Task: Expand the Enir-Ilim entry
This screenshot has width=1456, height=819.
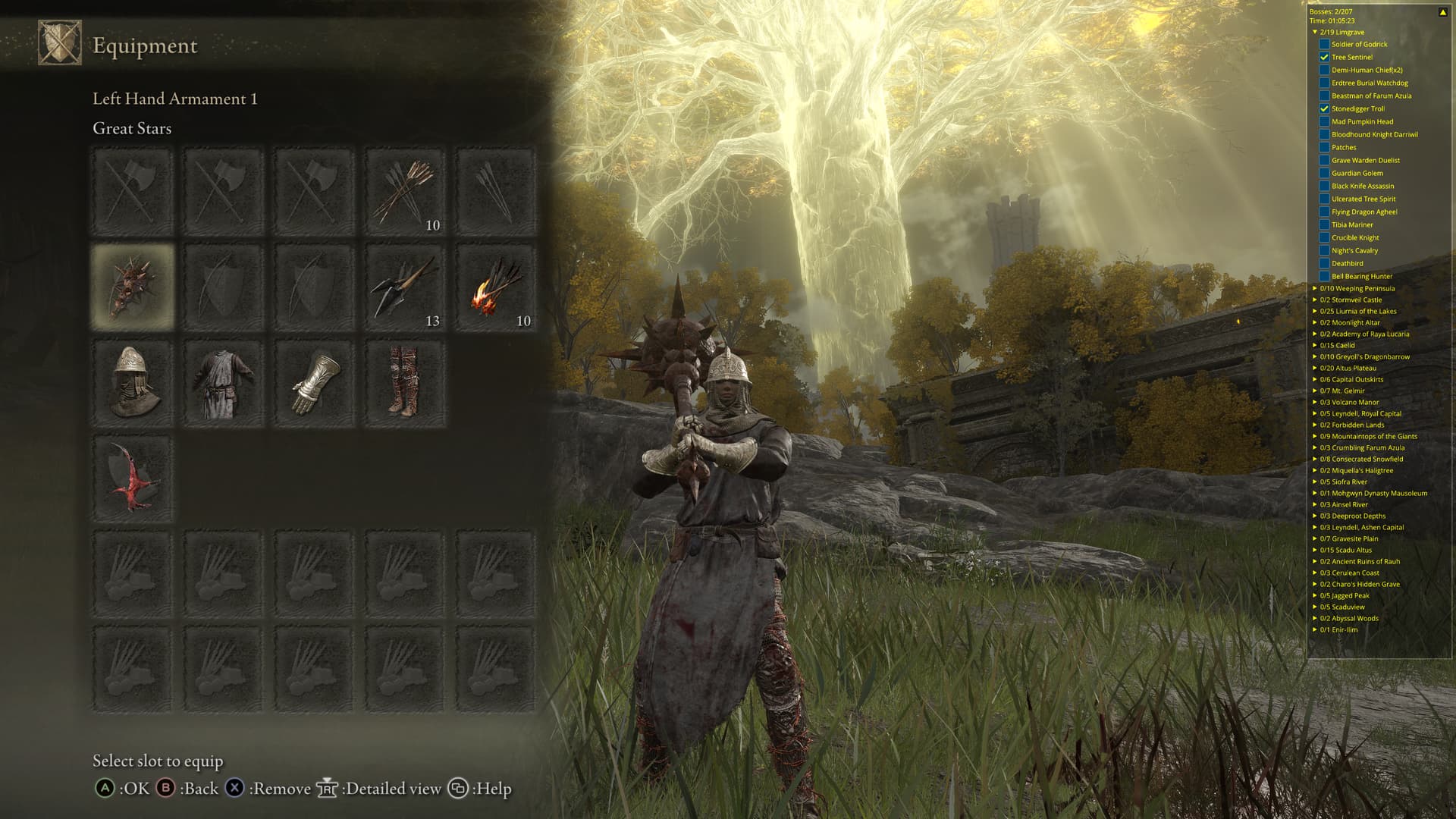Action: click(1315, 629)
